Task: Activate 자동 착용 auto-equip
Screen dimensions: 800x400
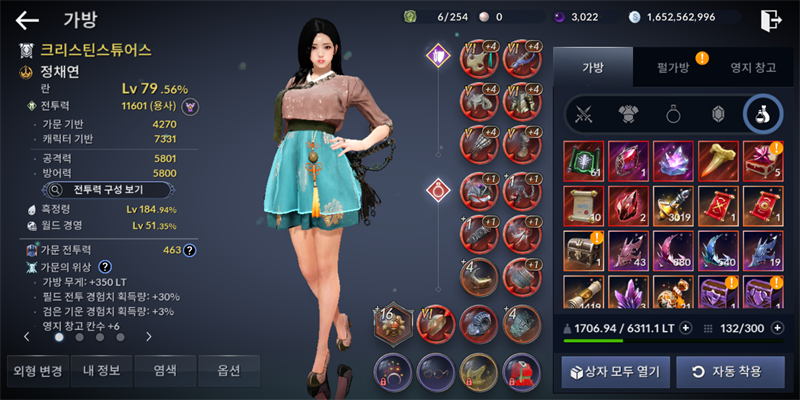Action: (723, 372)
